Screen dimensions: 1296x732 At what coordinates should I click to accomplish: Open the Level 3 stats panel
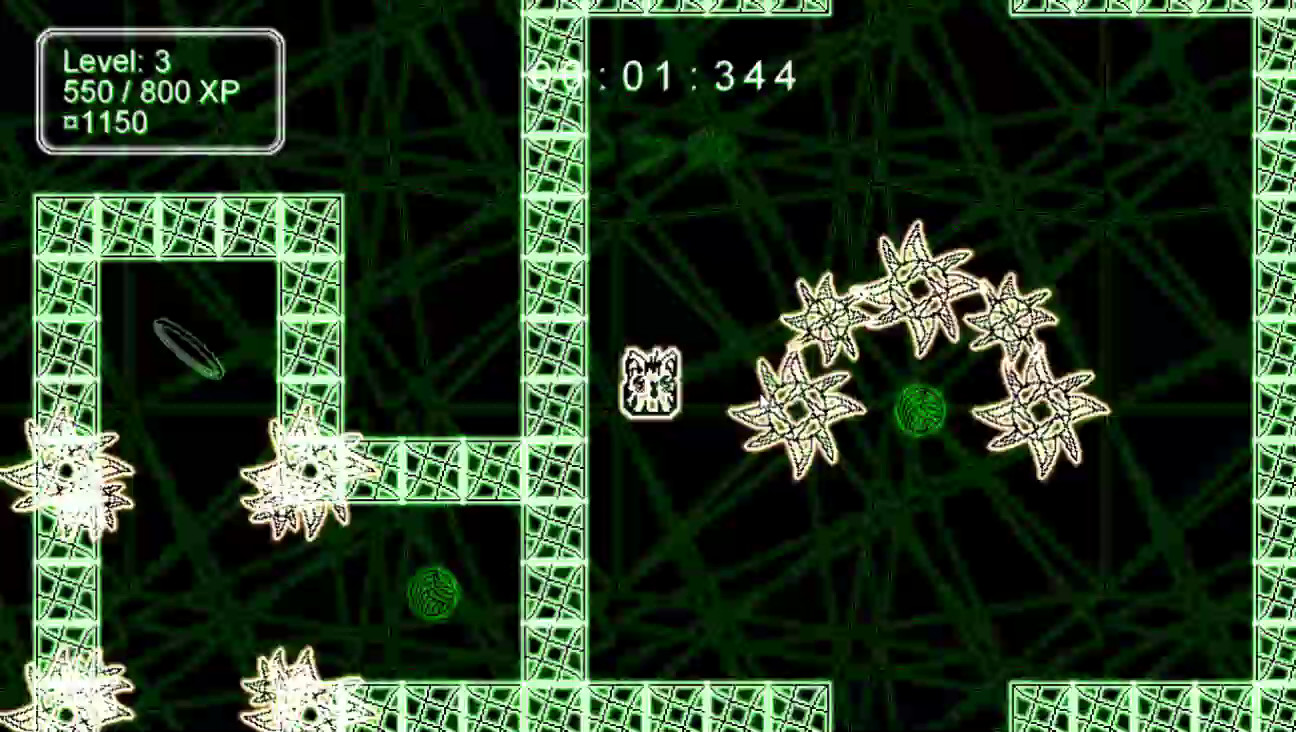(160, 90)
